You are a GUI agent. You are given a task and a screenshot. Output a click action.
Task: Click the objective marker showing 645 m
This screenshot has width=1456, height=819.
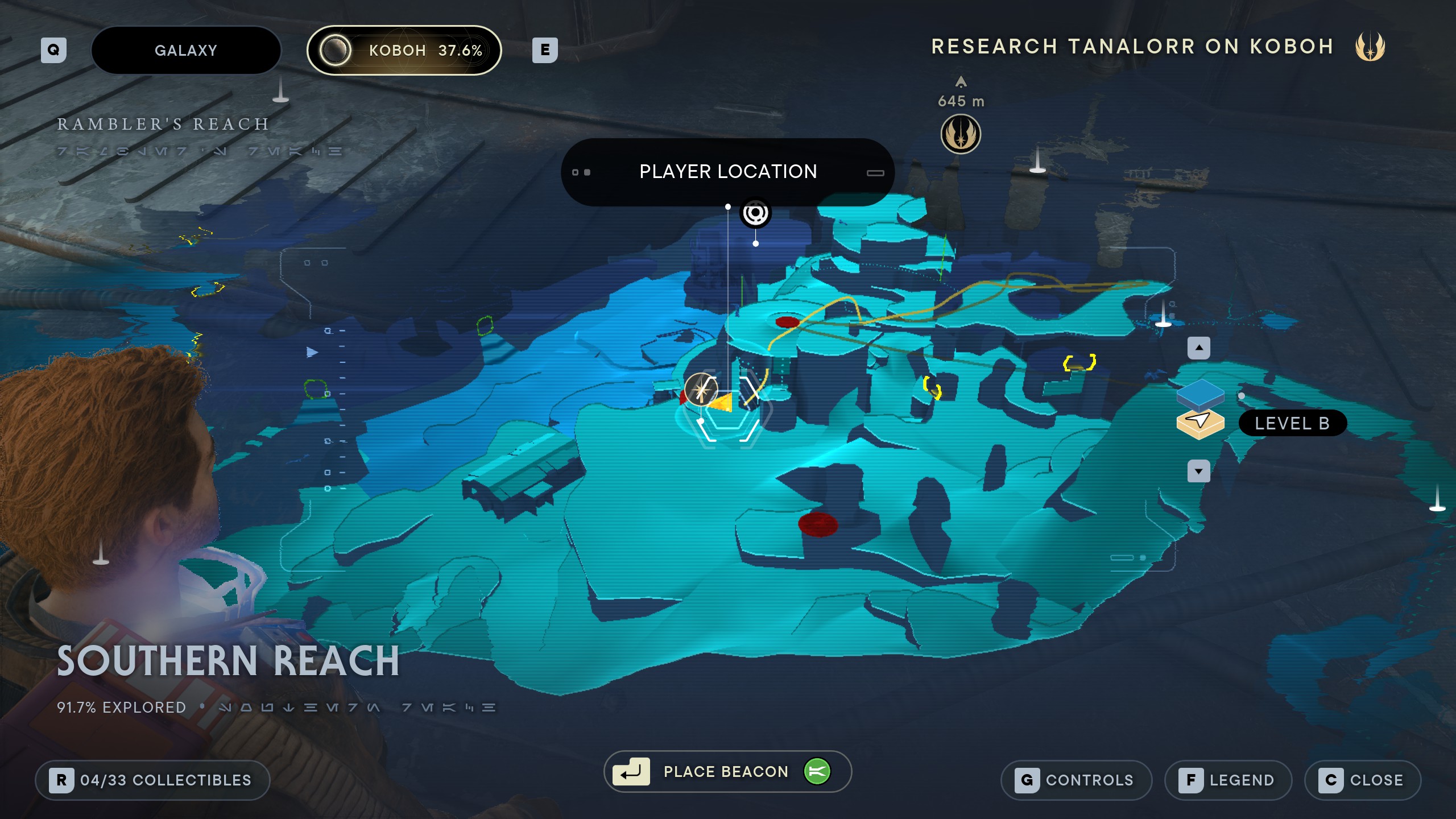point(961,134)
